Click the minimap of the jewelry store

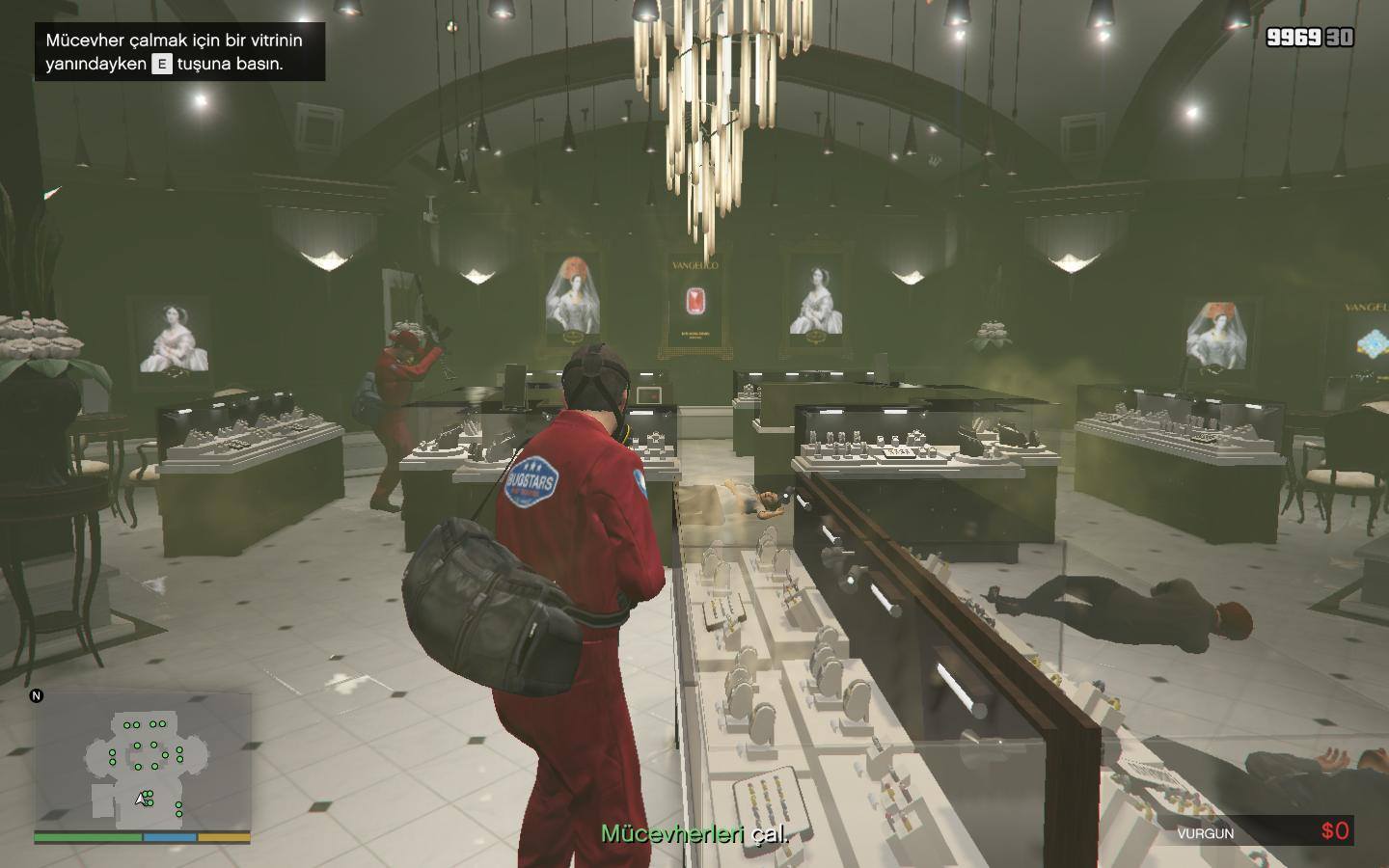(143, 761)
